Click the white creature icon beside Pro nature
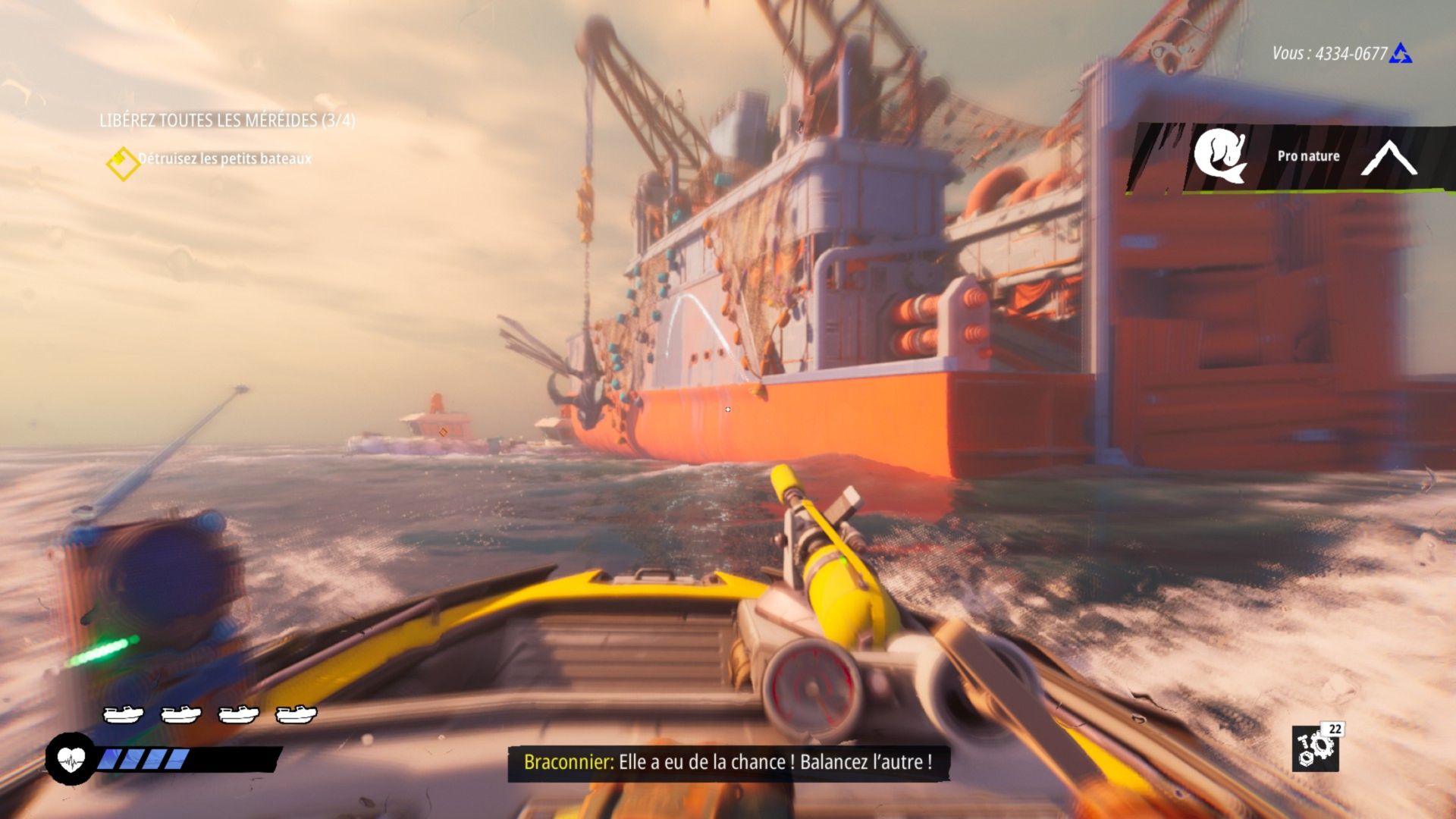The image size is (1456, 819). point(1219,155)
